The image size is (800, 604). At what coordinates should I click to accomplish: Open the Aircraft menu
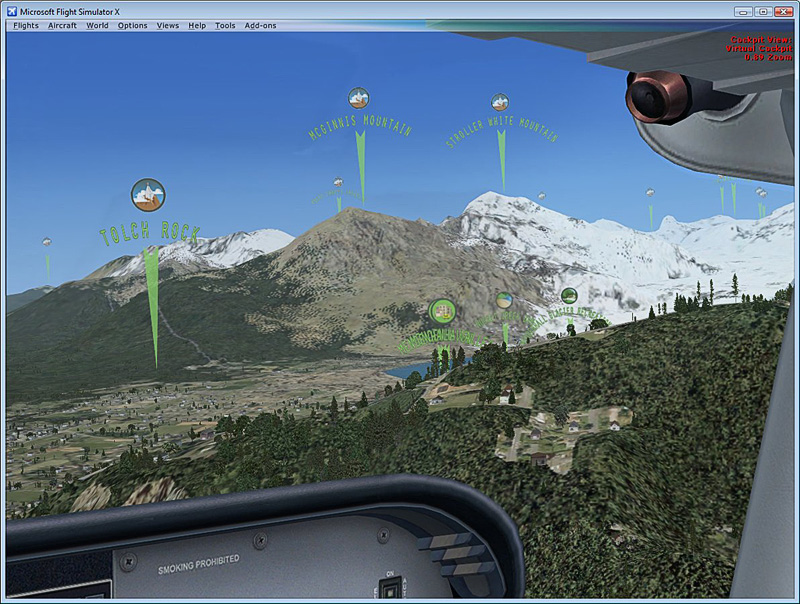pyautogui.click(x=62, y=25)
